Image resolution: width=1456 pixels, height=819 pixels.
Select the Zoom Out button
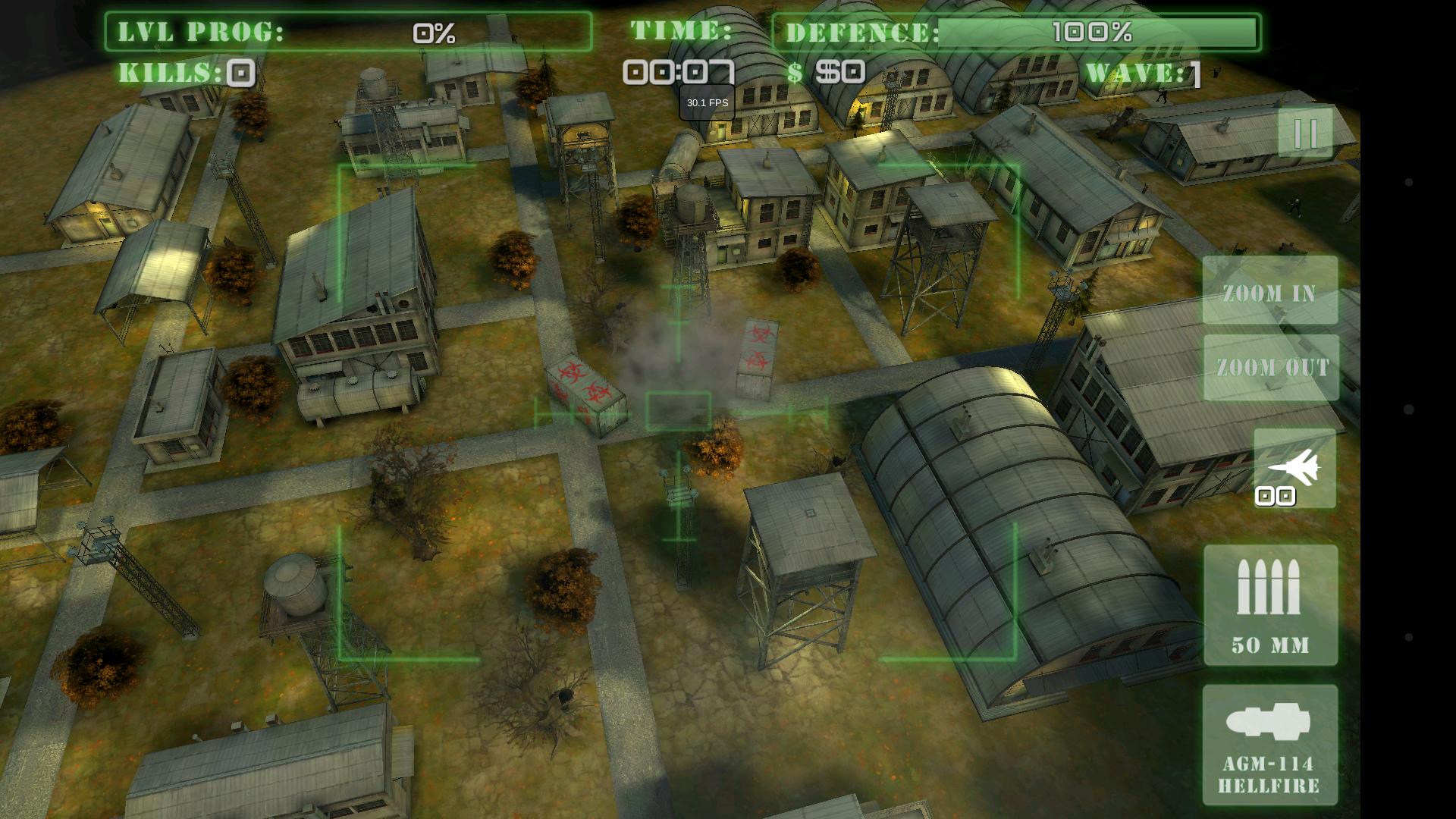tap(1272, 367)
